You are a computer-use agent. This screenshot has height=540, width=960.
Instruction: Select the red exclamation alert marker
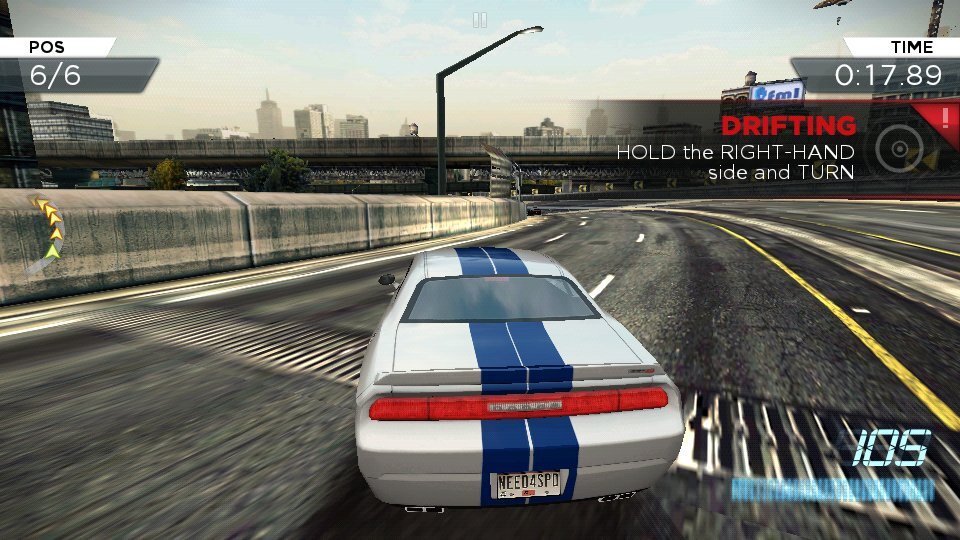click(946, 118)
